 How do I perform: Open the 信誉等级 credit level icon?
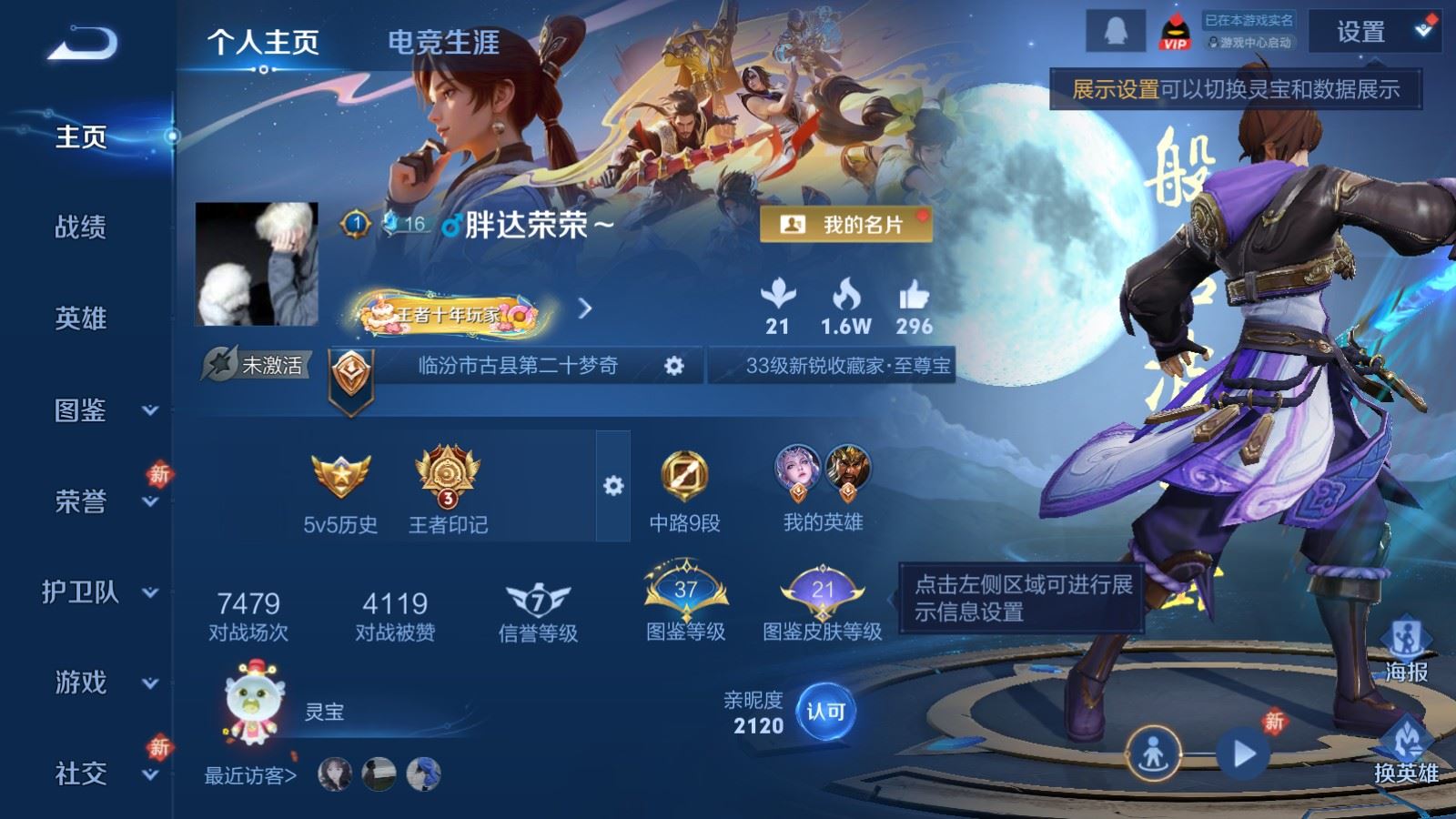point(536,601)
